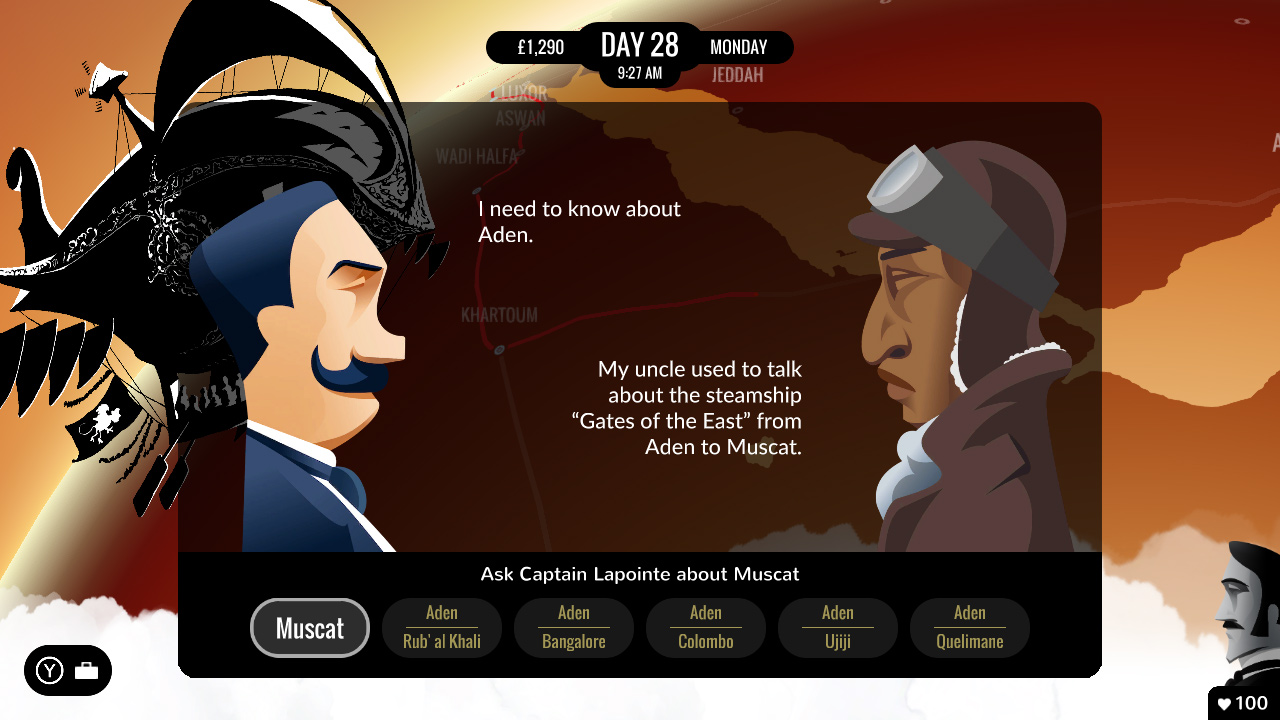1280x720 pixels.
Task: Click the Y gamepad prompt icon
Action: [48, 671]
